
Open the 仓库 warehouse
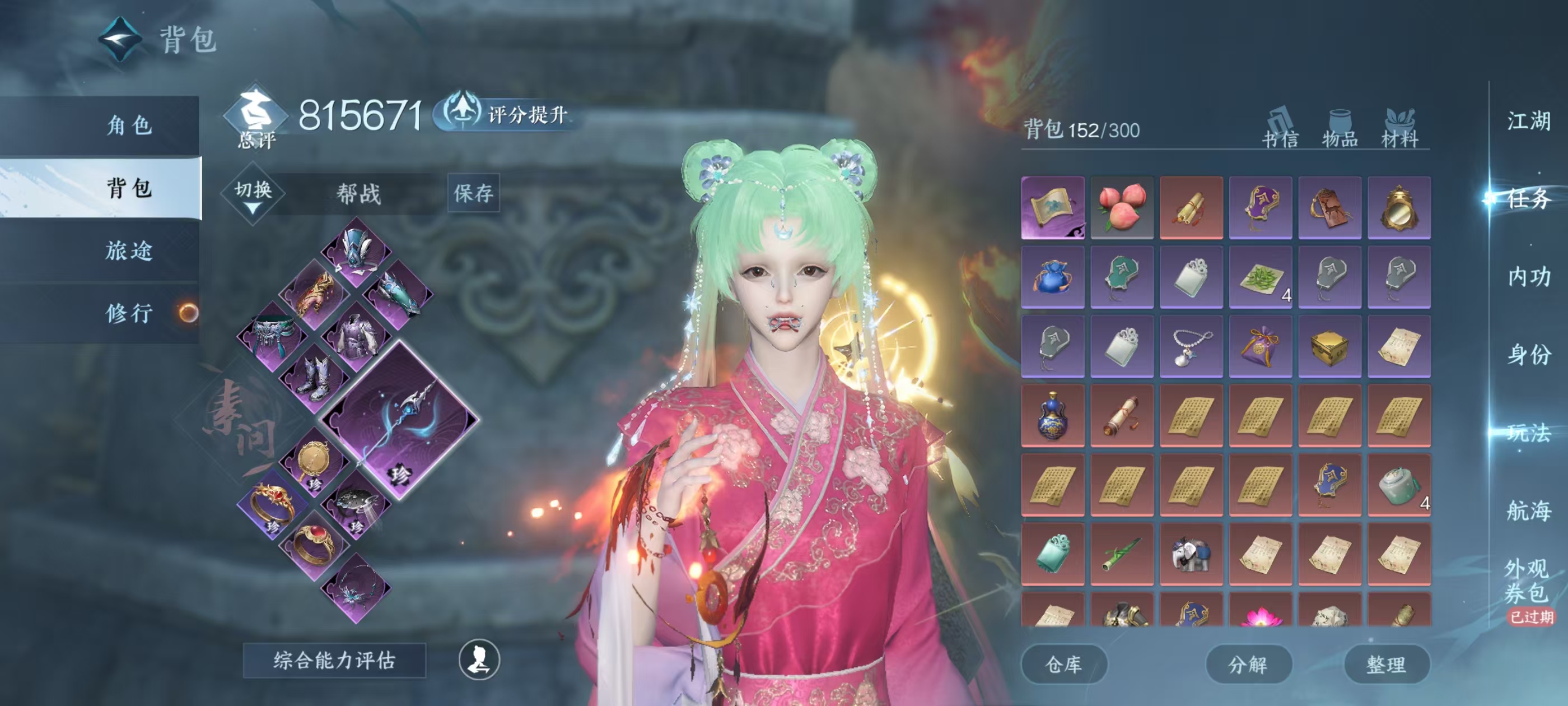pos(1063,664)
